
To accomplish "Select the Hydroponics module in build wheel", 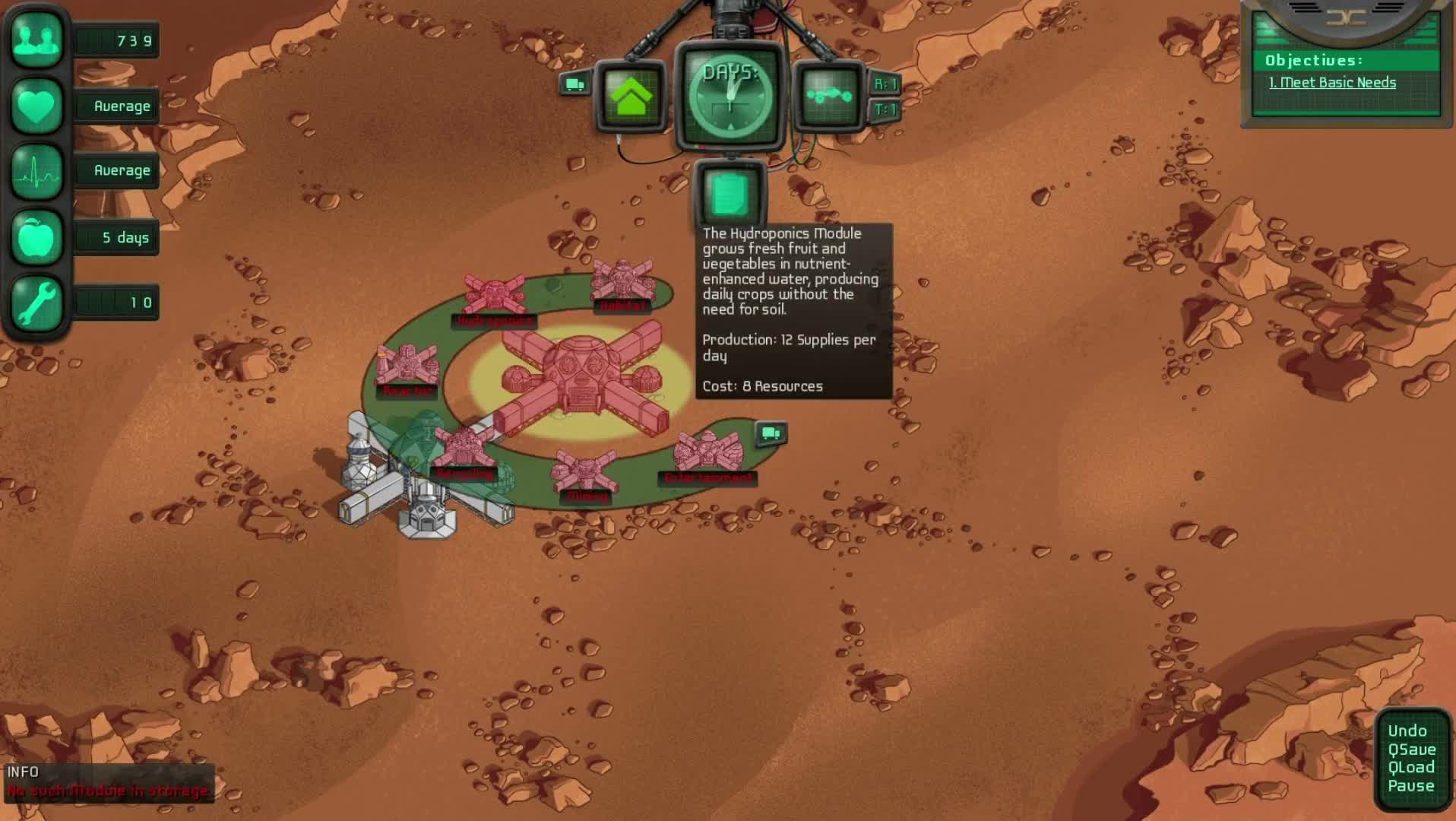I will 495,296.
